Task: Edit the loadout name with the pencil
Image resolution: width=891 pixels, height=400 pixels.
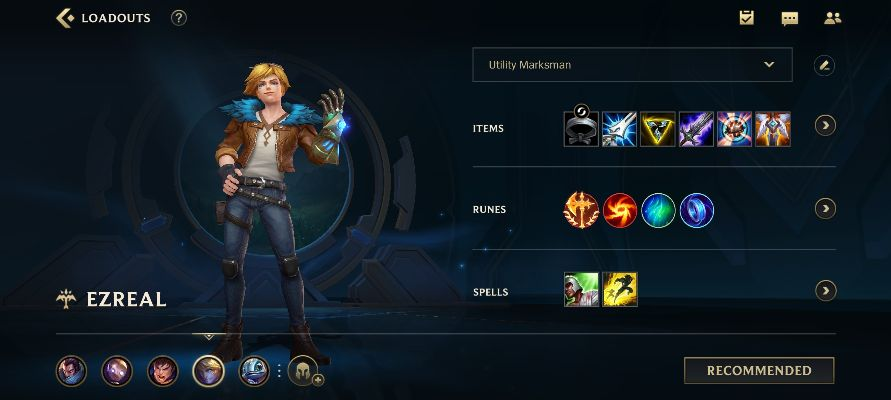Action: (824, 65)
